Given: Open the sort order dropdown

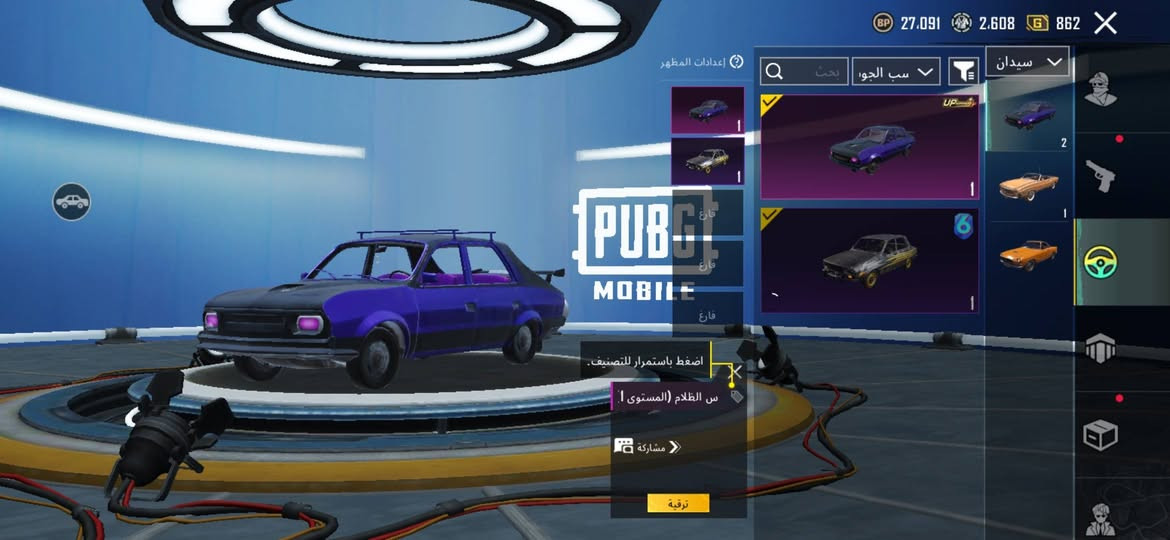Looking at the screenshot, I should click(896, 71).
